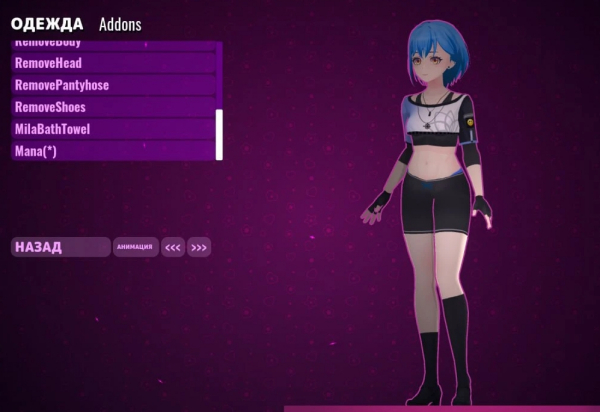Click the АНИМАЦИЯ animation button
This screenshot has height=412, width=600.
click(135, 247)
